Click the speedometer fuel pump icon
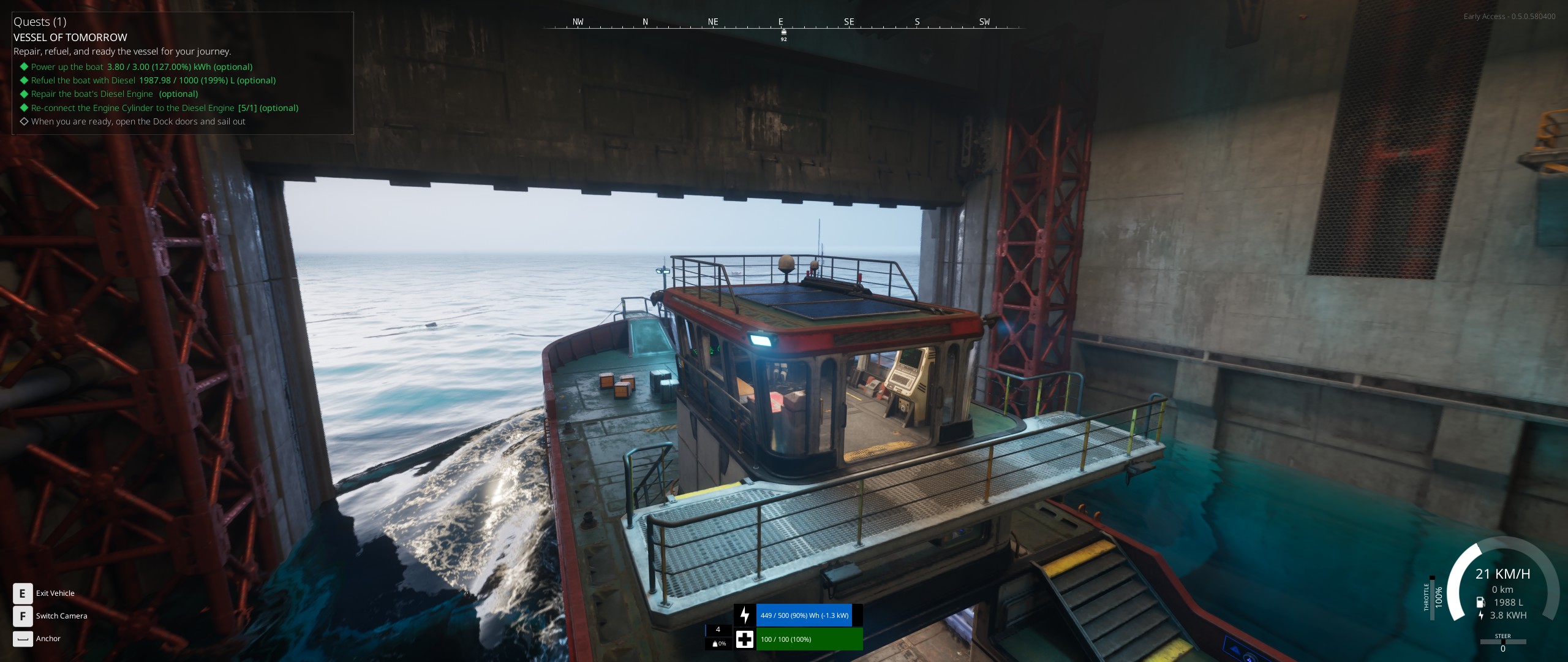The width and height of the screenshot is (1568, 662). click(x=1481, y=603)
